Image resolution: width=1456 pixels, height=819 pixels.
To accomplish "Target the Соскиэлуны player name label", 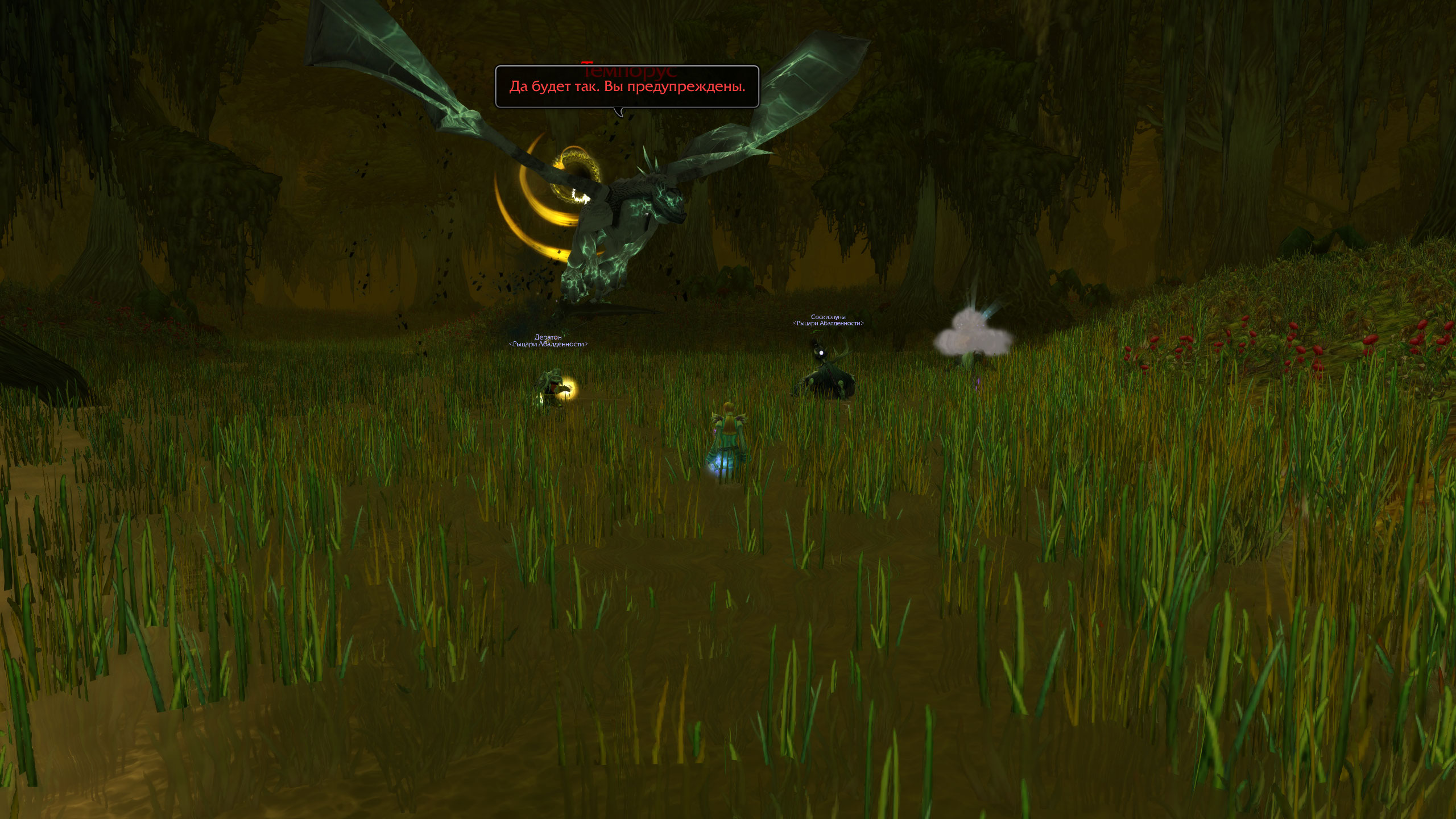I will click(x=828, y=317).
